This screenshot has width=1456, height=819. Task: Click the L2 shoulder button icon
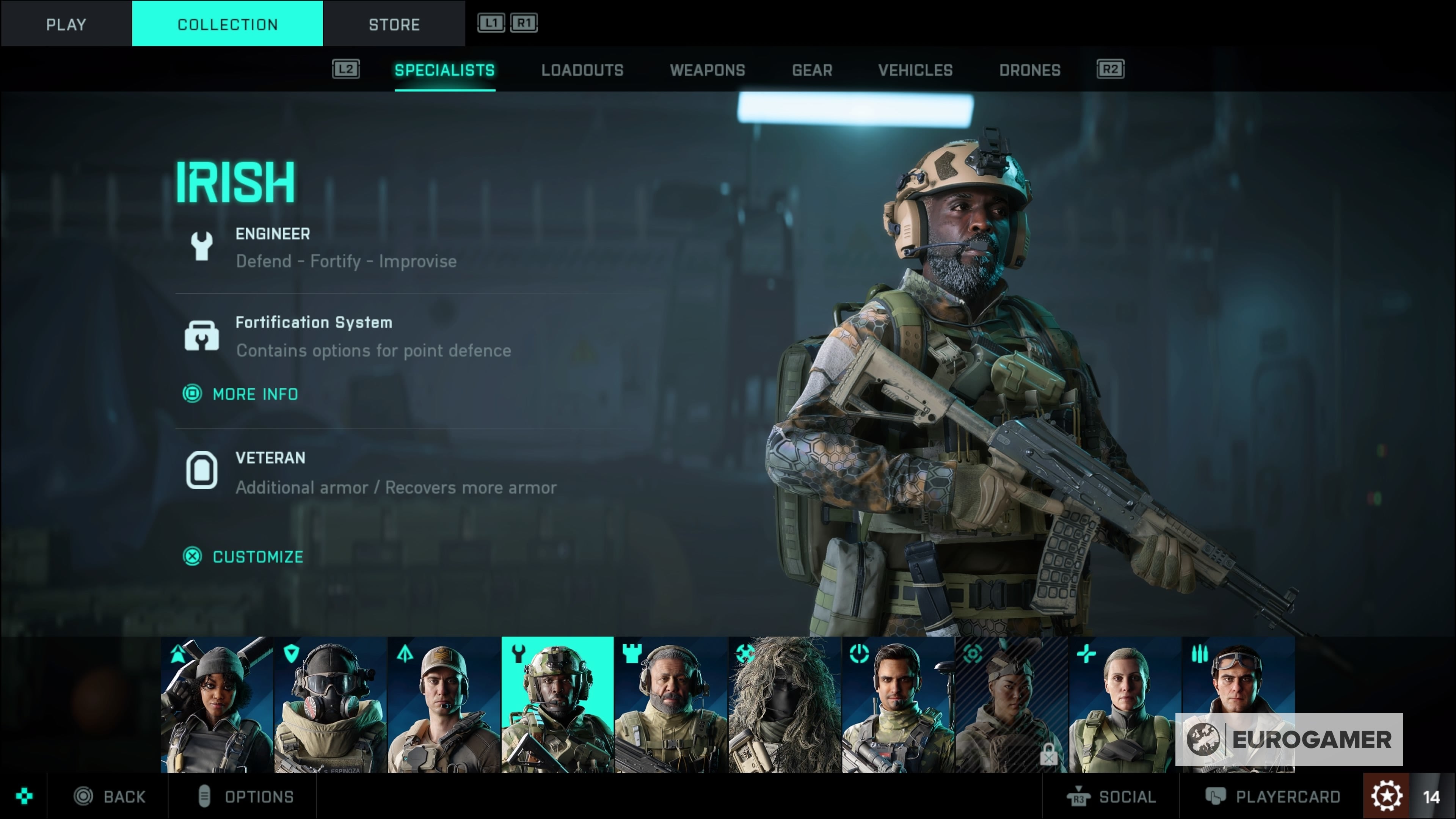[x=347, y=69]
